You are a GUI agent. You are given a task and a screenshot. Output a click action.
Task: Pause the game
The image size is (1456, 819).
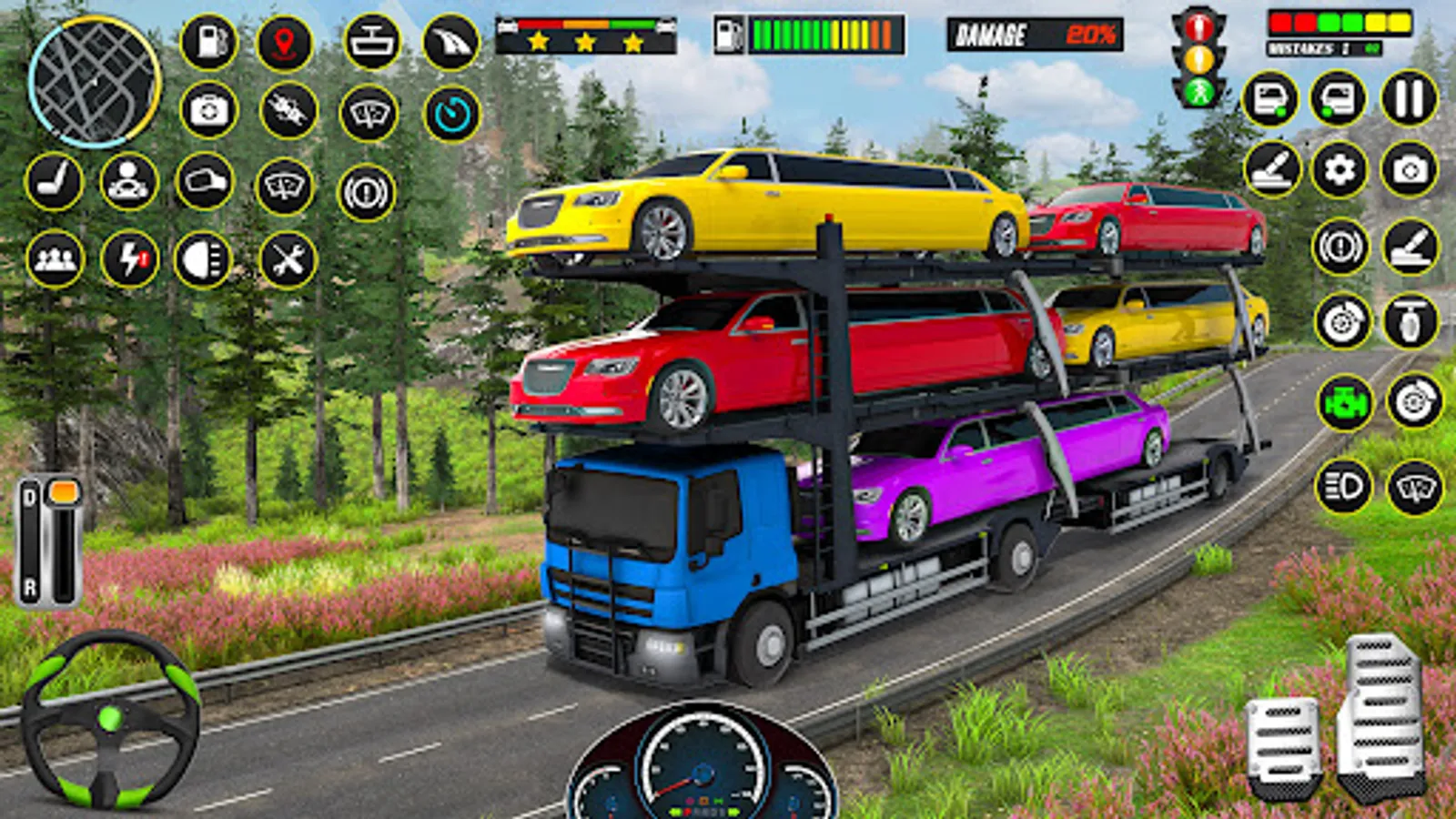click(1409, 98)
